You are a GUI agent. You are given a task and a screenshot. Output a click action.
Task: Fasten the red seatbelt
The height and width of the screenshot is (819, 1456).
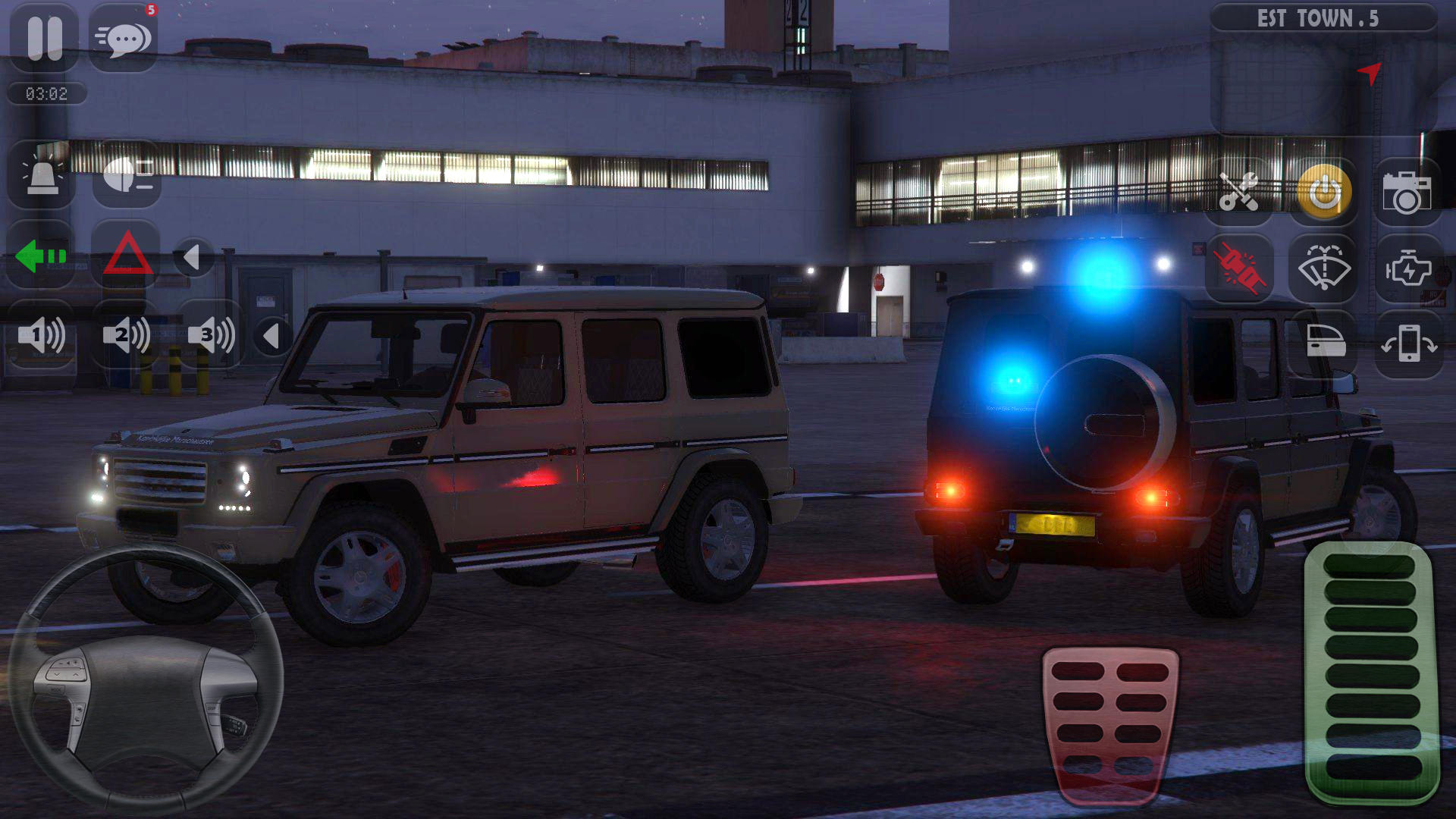(1241, 267)
